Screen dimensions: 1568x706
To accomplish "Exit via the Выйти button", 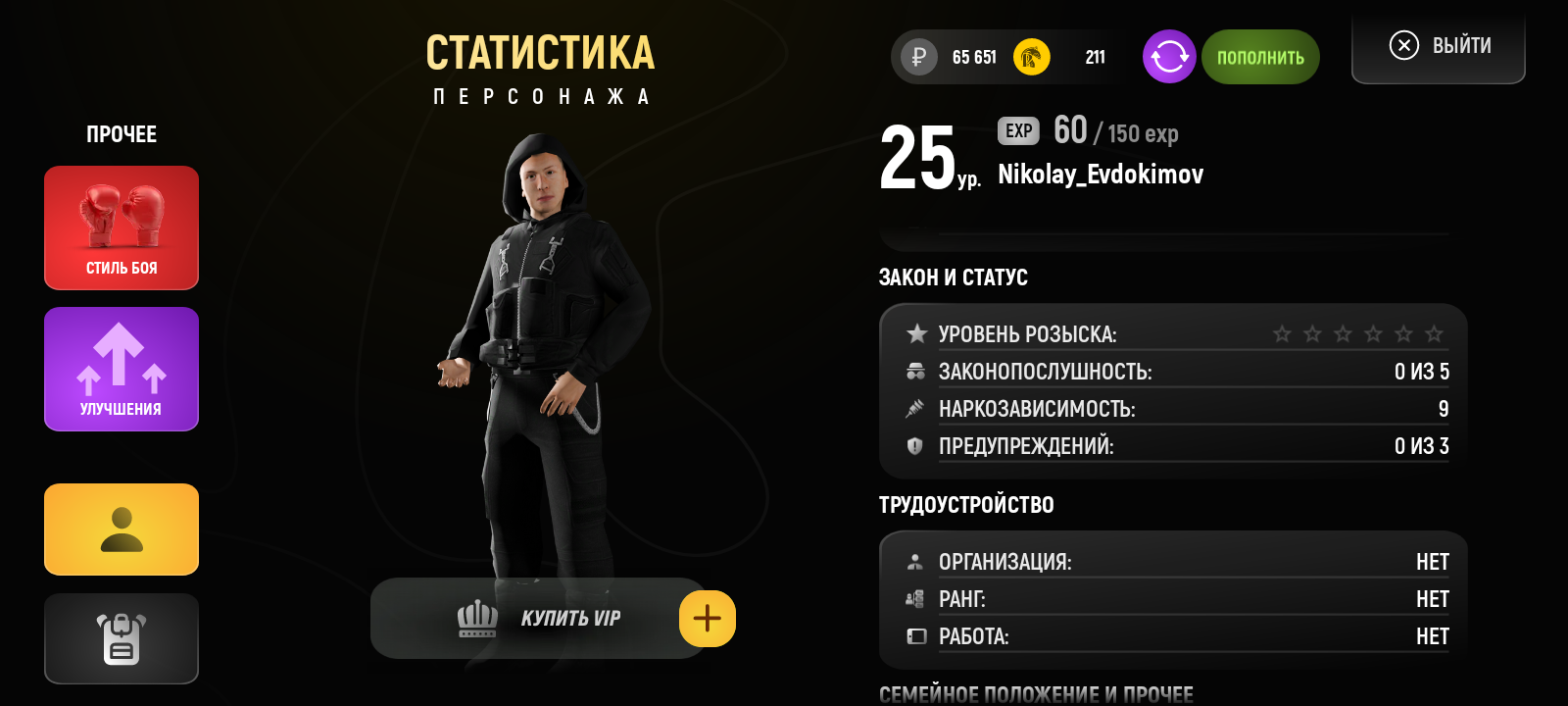I will (1439, 46).
